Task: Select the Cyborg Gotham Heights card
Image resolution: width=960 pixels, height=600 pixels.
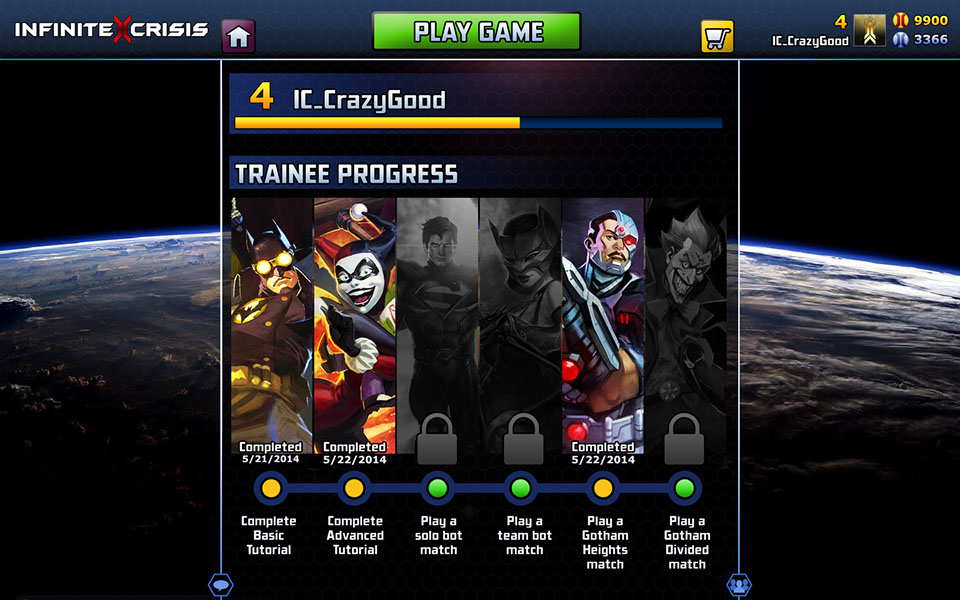Action: pyautogui.click(x=603, y=320)
